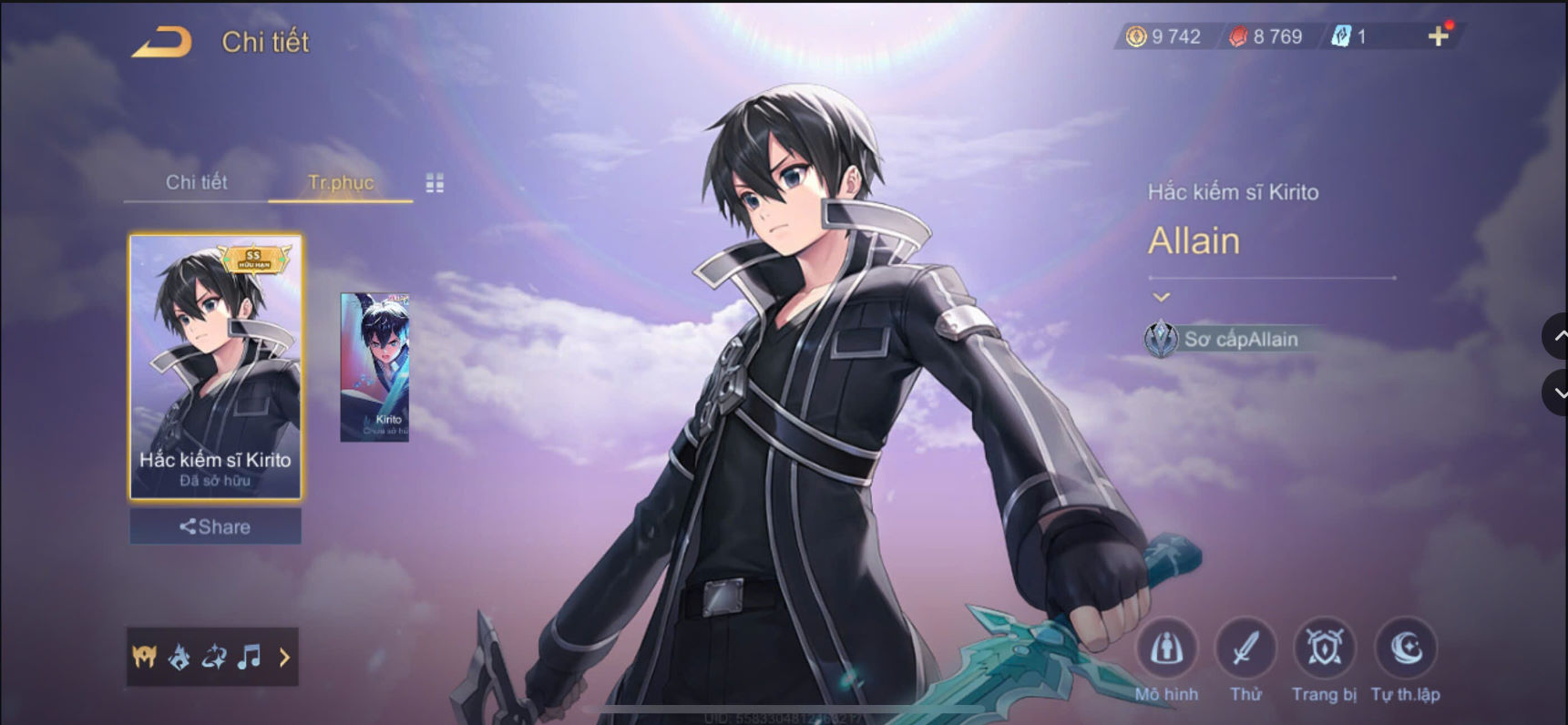The image size is (1568, 725).
Task: Switch to the Chi tiết tab
Action: tap(196, 182)
